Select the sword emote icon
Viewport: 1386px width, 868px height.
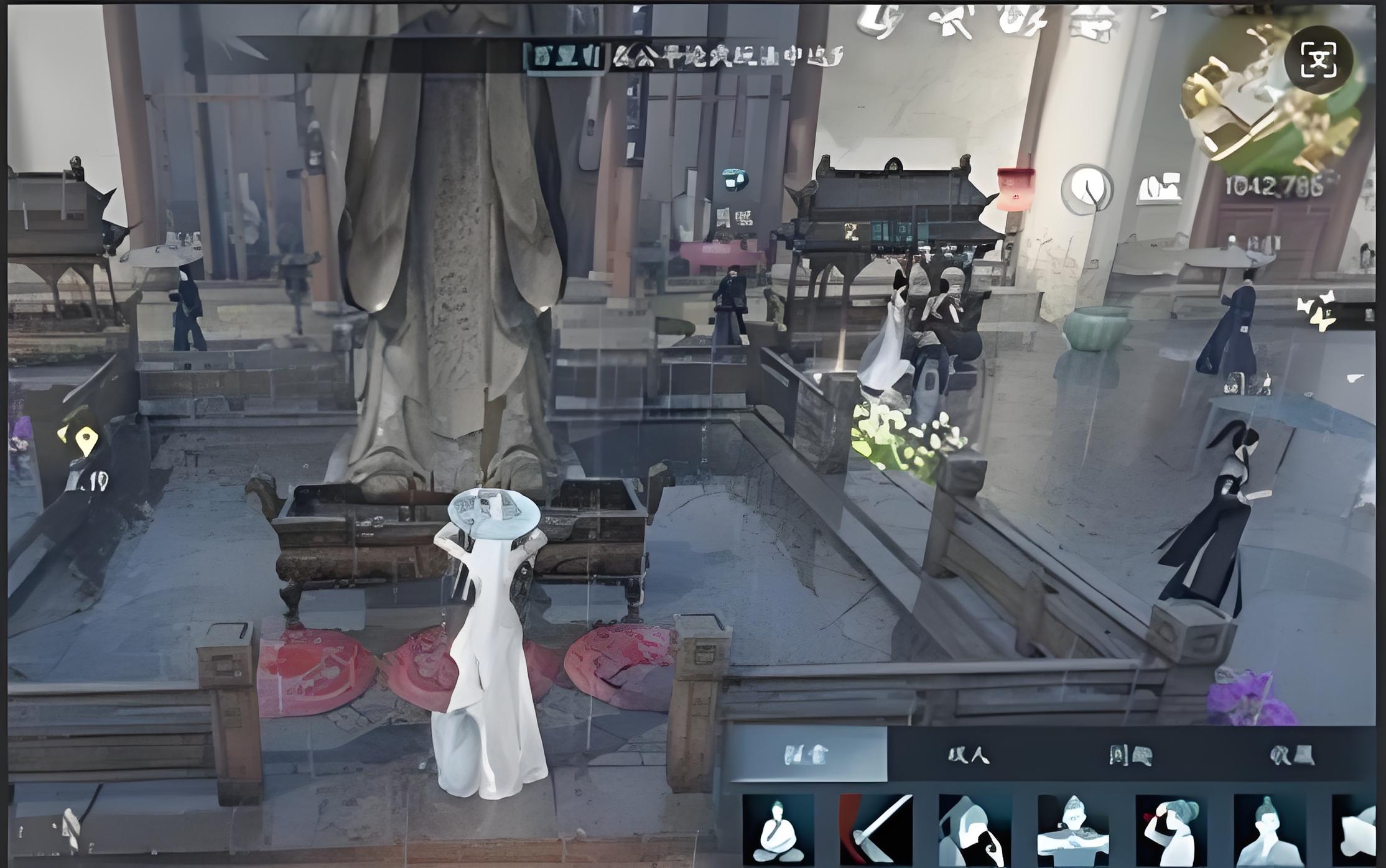coord(876,830)
